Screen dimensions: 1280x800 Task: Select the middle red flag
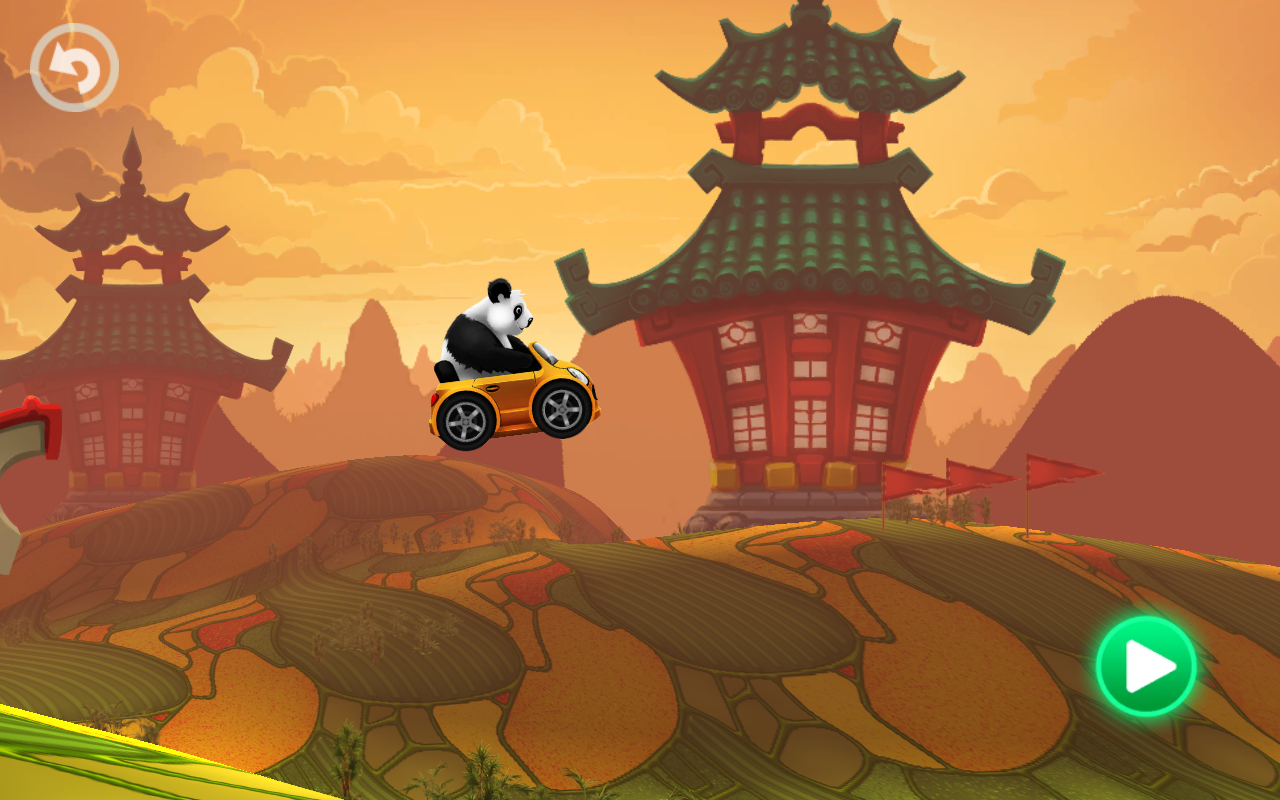[x=975, y=472]
